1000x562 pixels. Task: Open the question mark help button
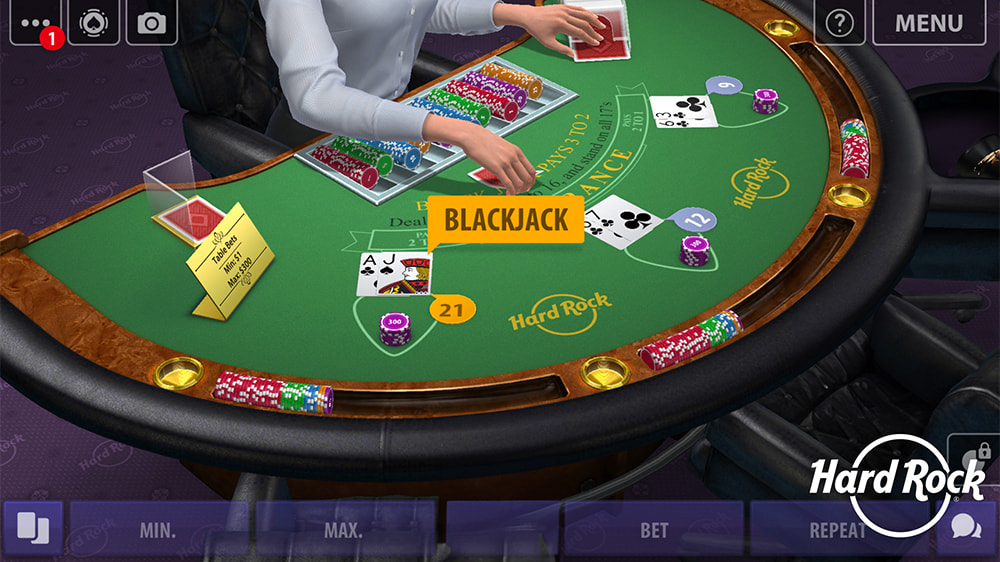coord(840,22)
